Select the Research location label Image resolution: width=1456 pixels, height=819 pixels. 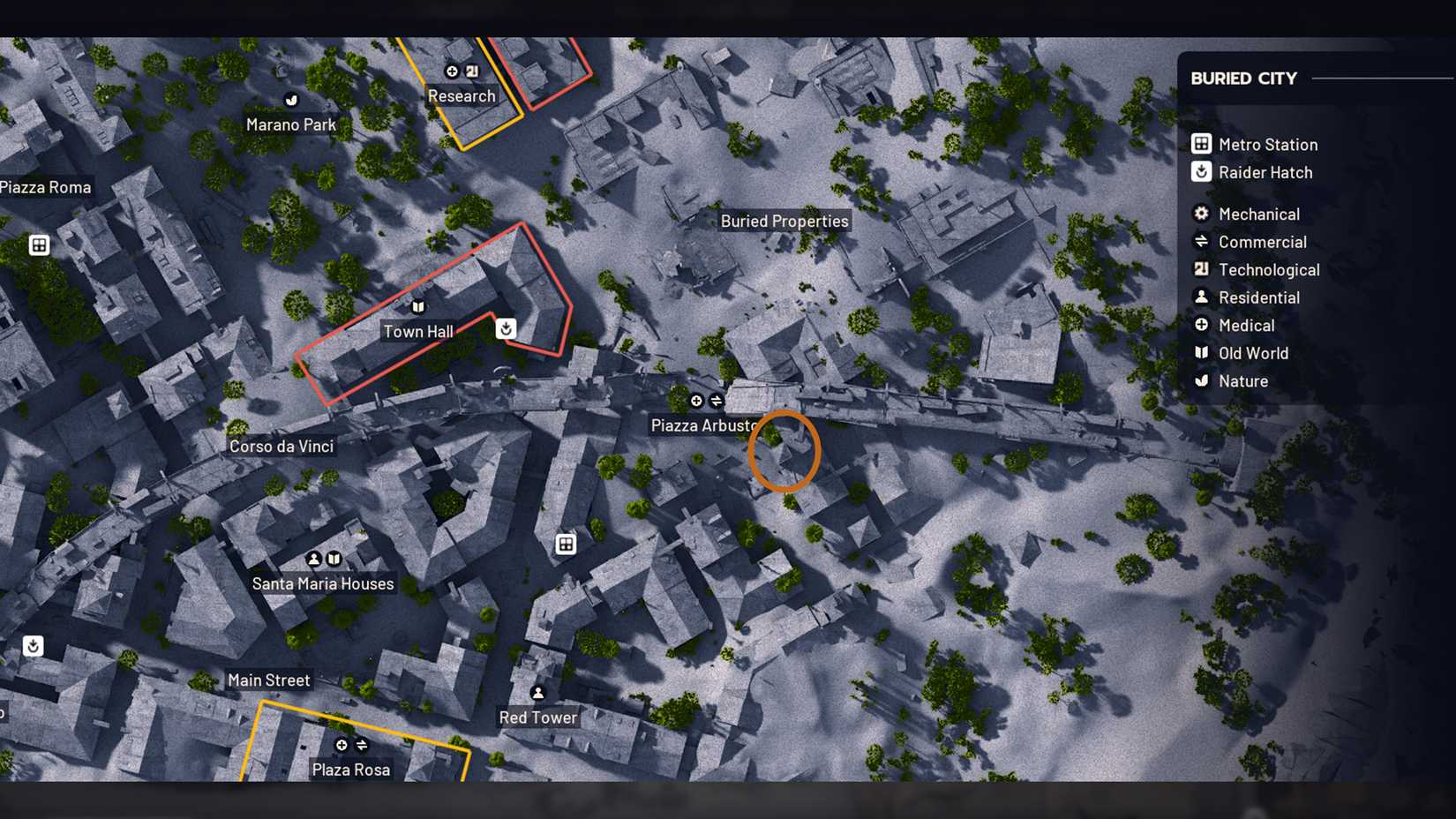click(461, 96)
